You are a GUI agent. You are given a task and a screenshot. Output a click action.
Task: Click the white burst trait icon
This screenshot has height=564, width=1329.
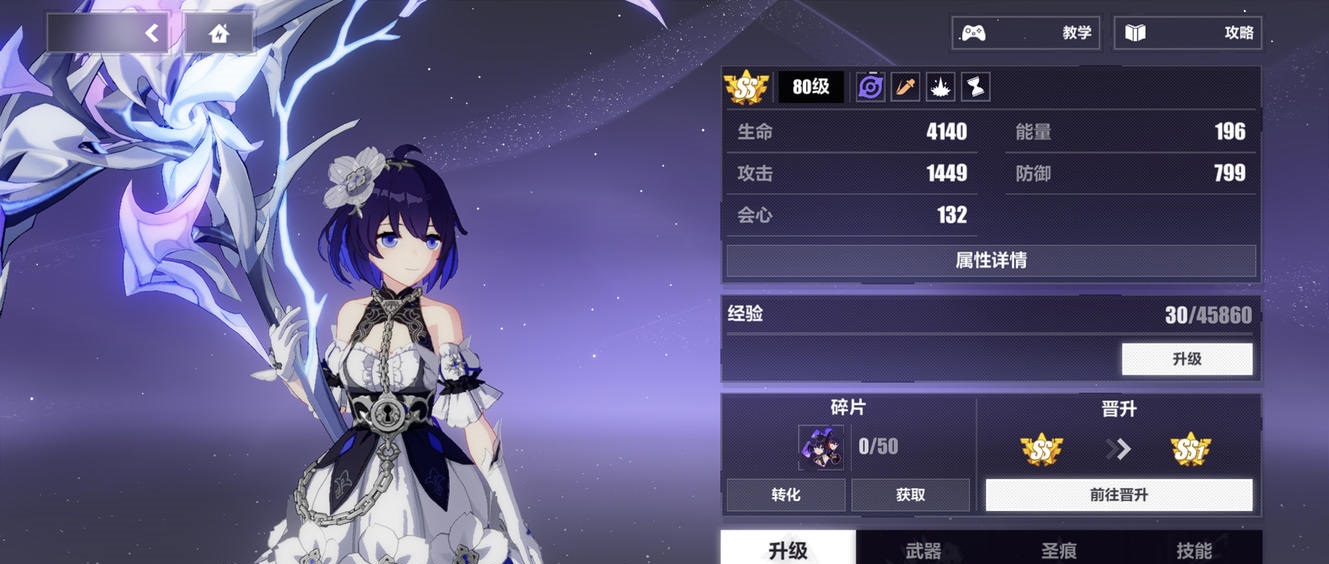[x=941, y=88]
